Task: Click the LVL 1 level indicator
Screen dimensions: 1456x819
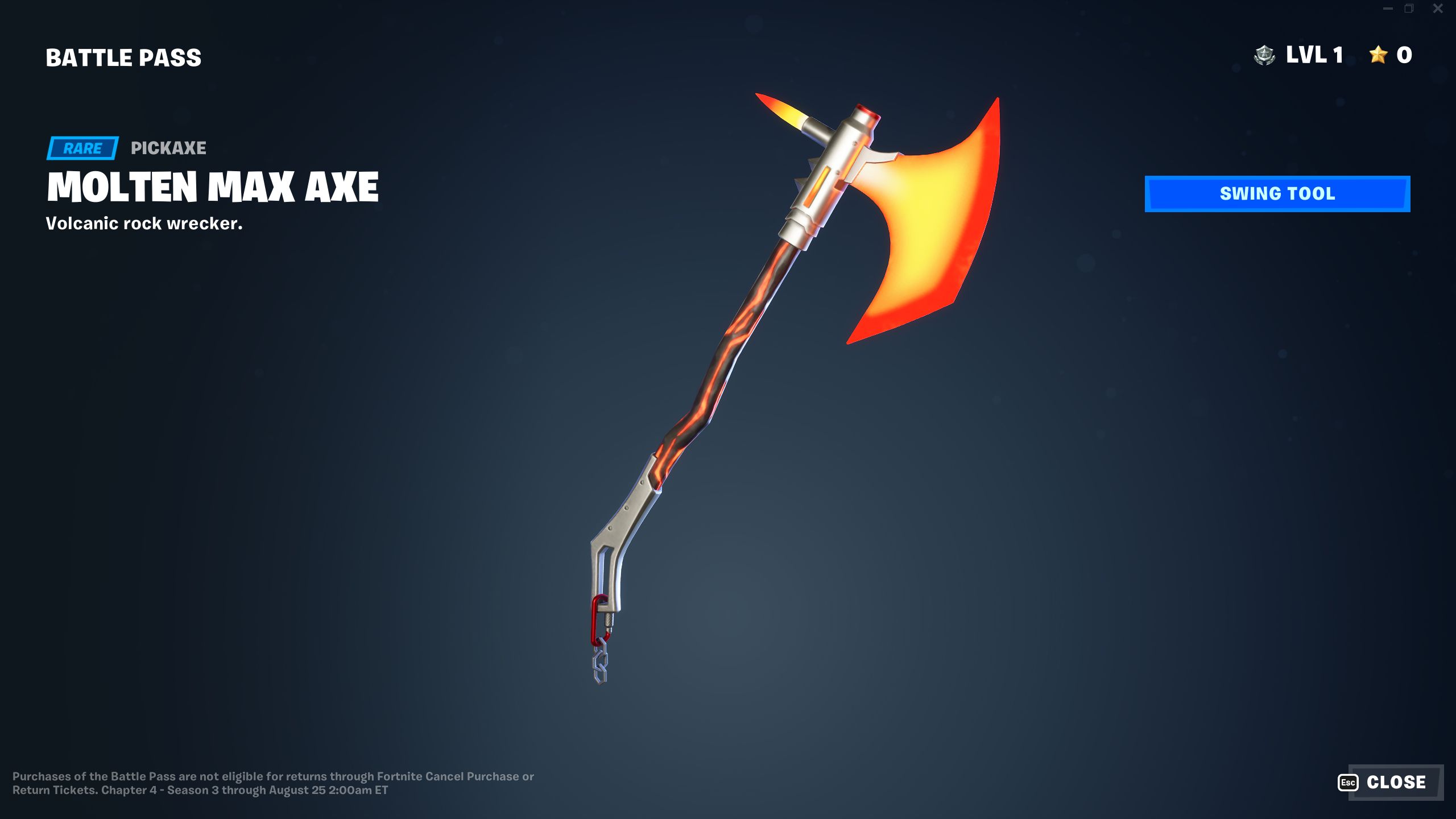Action: click(1314, 55)
